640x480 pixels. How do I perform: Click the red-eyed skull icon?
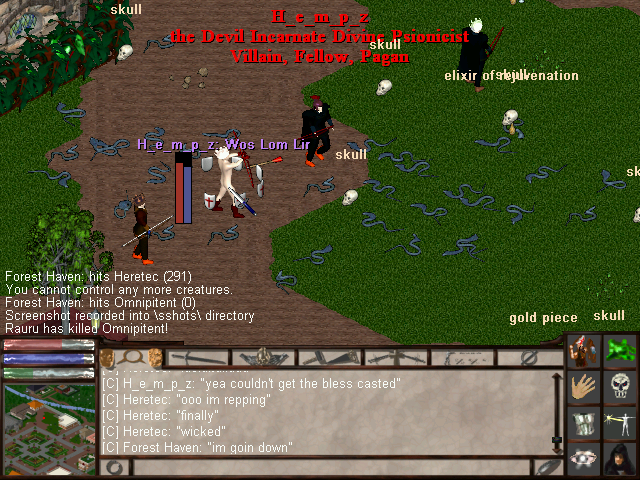click(620, 387)
